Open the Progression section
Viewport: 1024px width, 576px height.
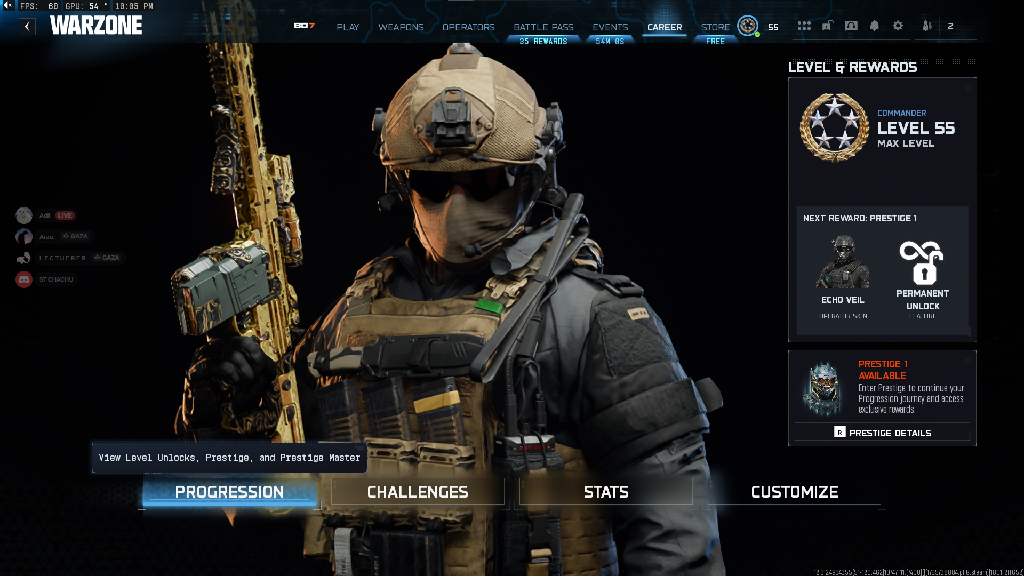pos(229,492)
